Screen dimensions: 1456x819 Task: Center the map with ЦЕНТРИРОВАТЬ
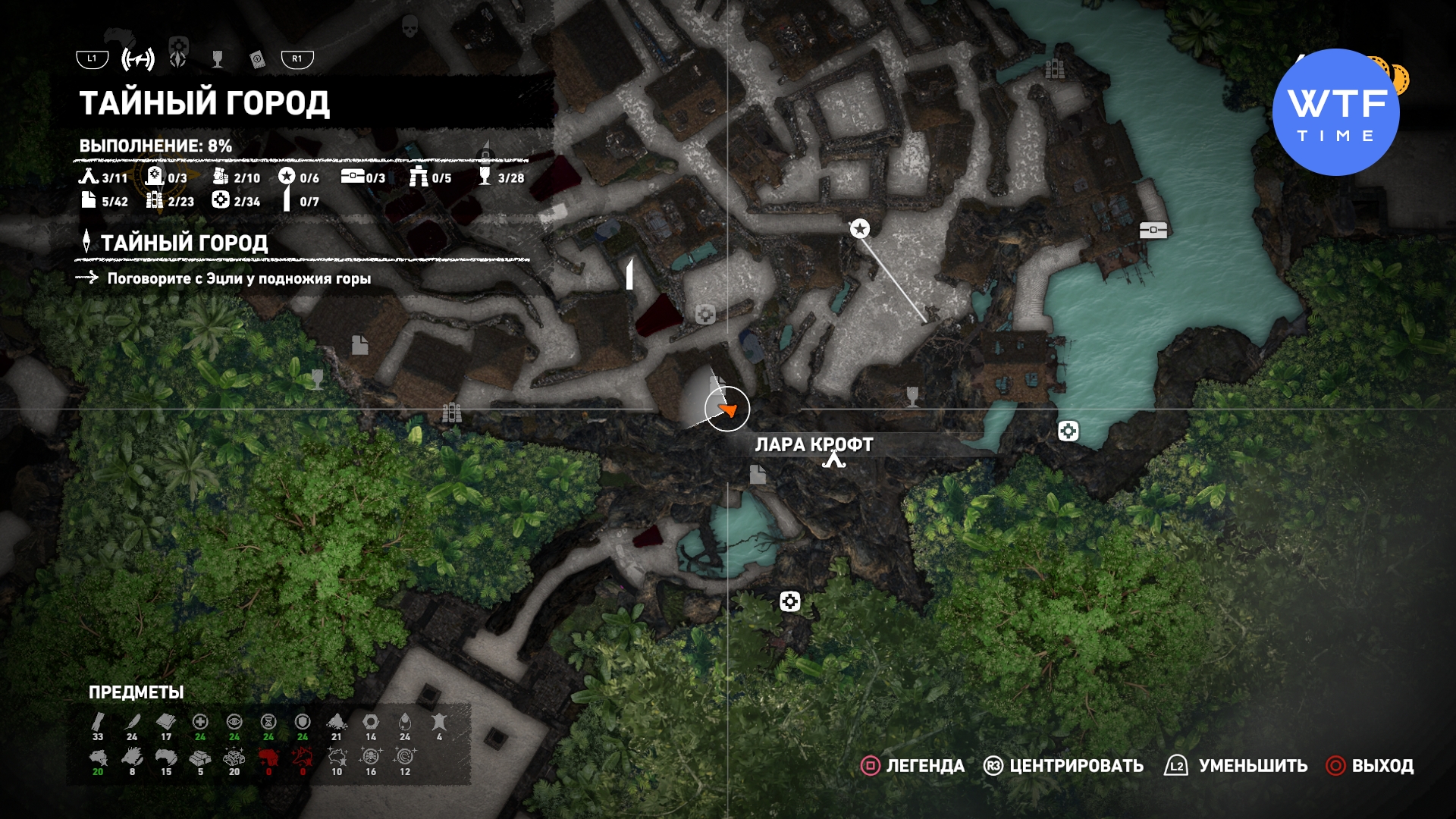1063,766
